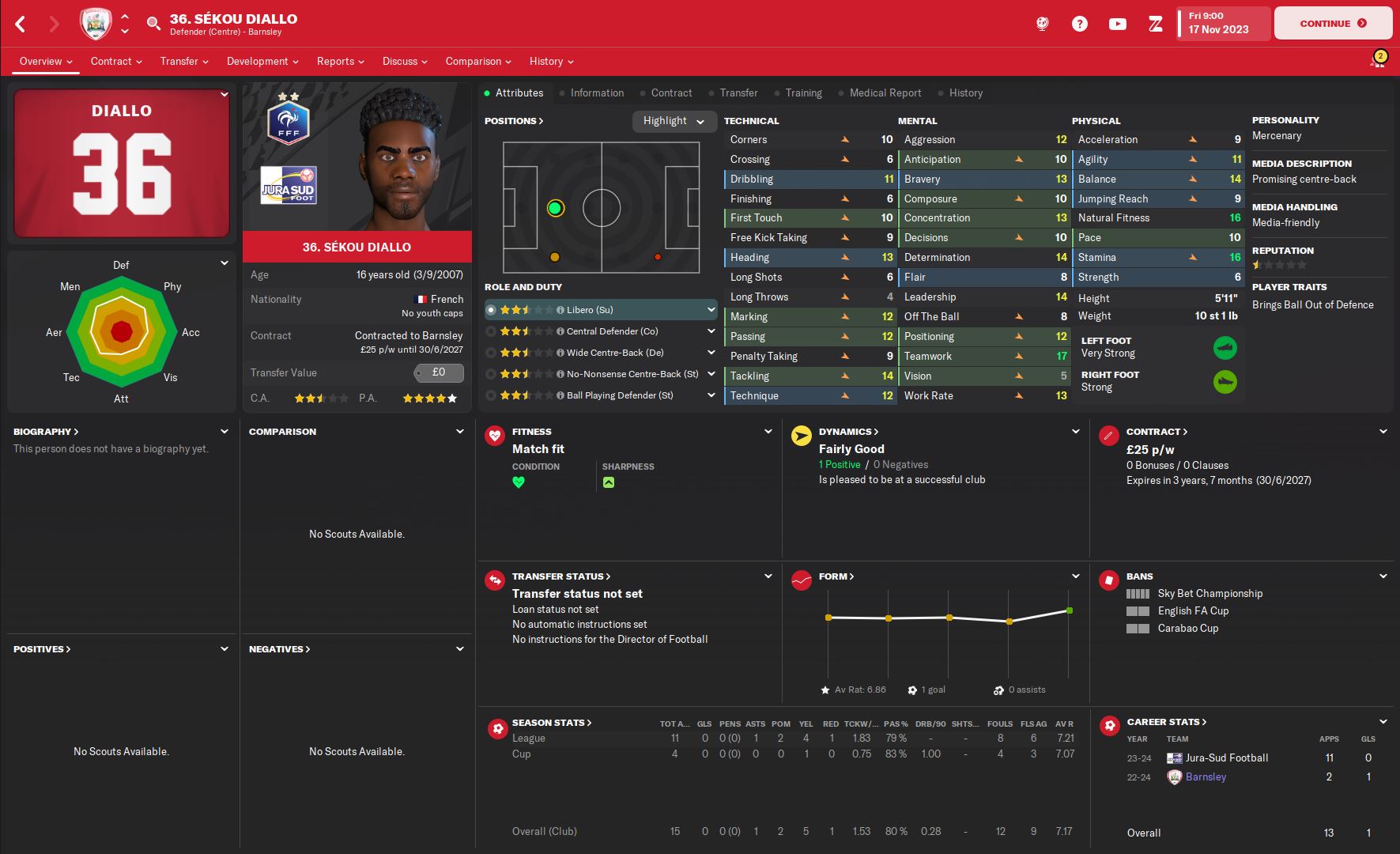Open the Development menu
The width and height of the screenshot is (1400, 854).
pyautogui.click(x=262, y=61)
